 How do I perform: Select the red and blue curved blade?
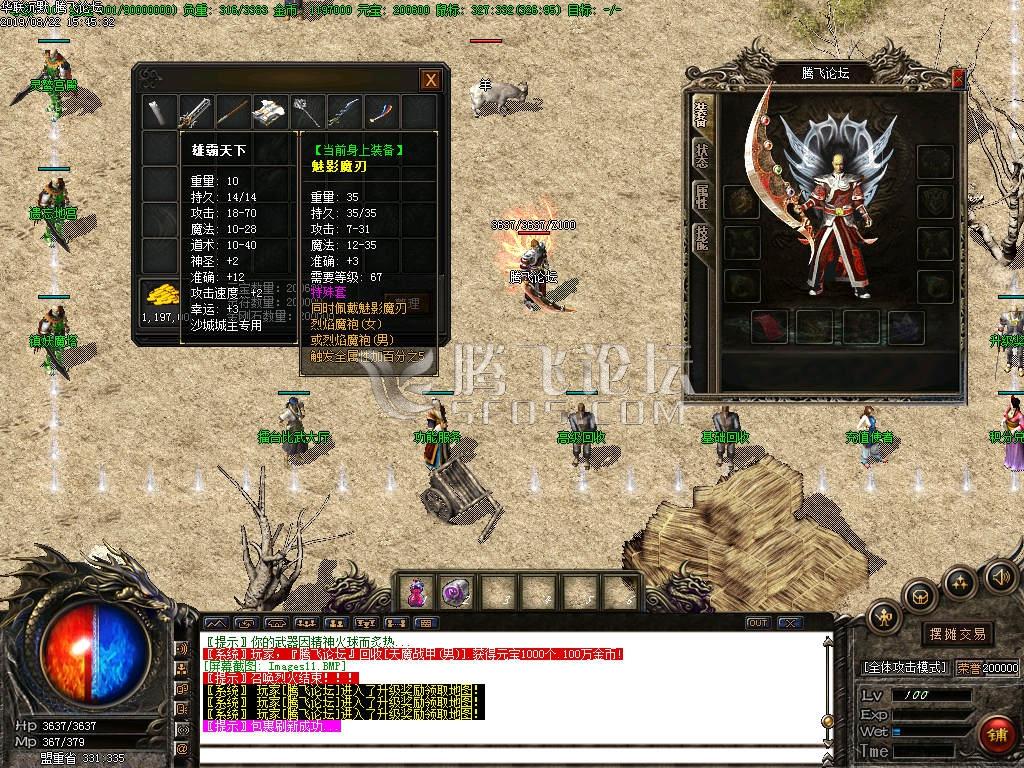point(382,112)
